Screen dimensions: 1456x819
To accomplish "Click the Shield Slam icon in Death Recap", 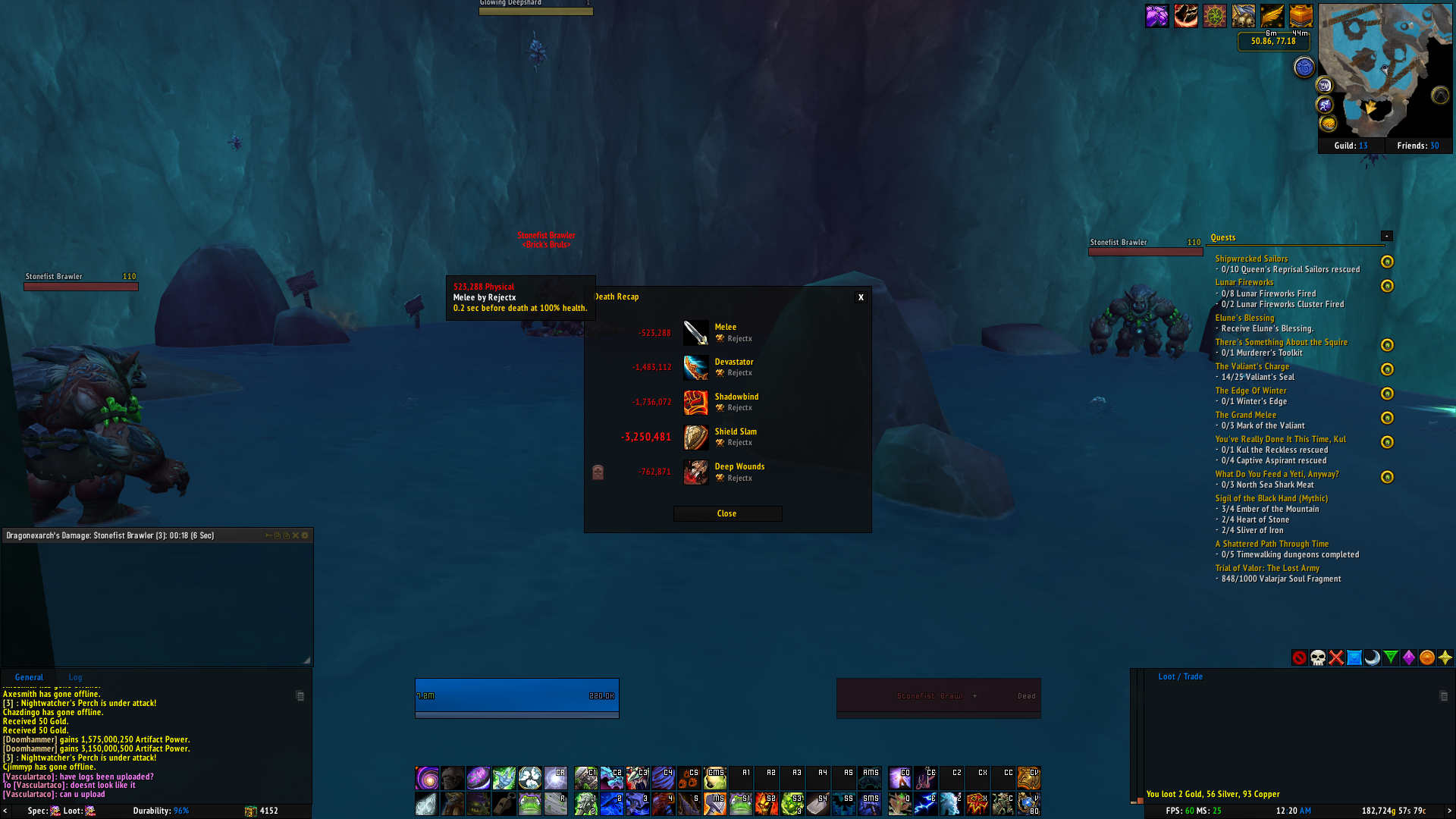I will click(x=695, y=438).
